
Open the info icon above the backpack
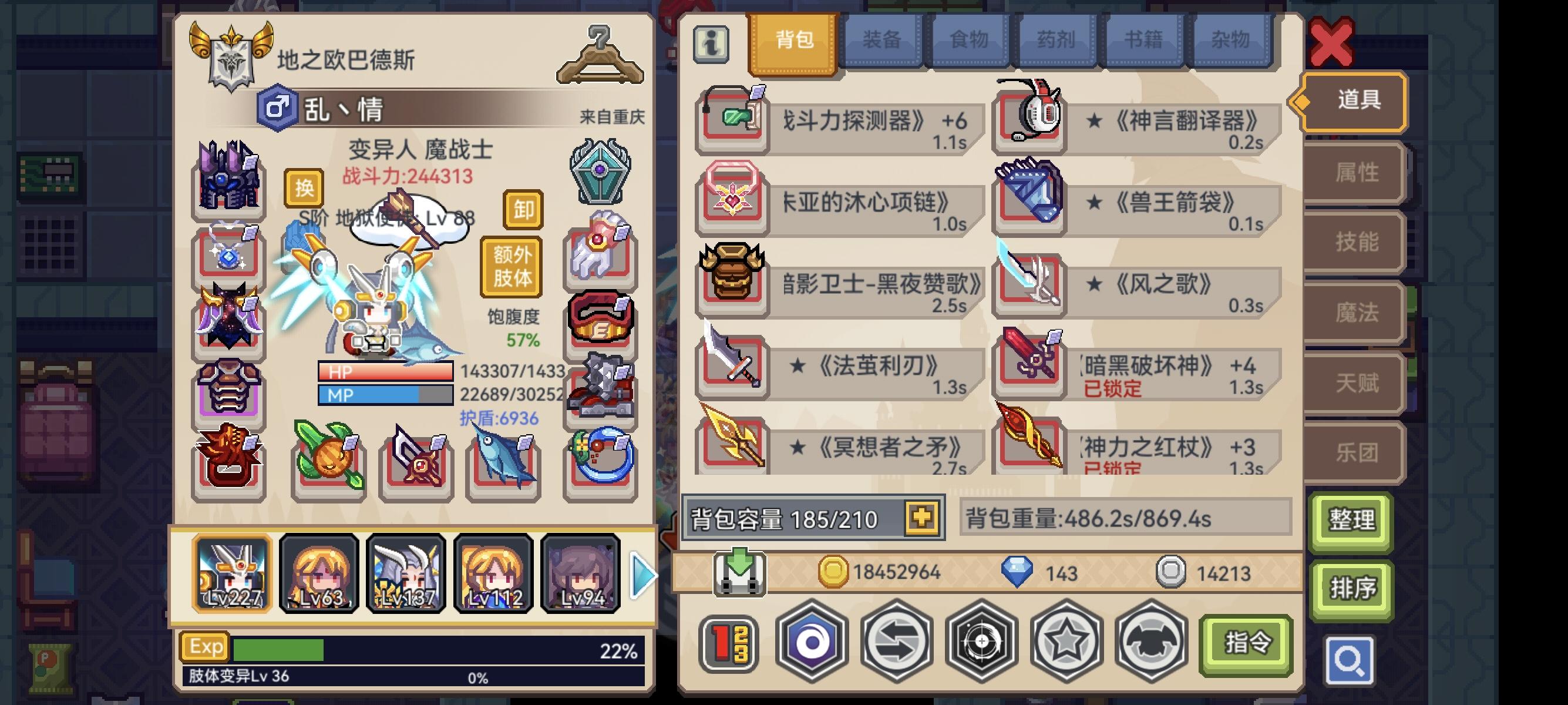point(712,44)
